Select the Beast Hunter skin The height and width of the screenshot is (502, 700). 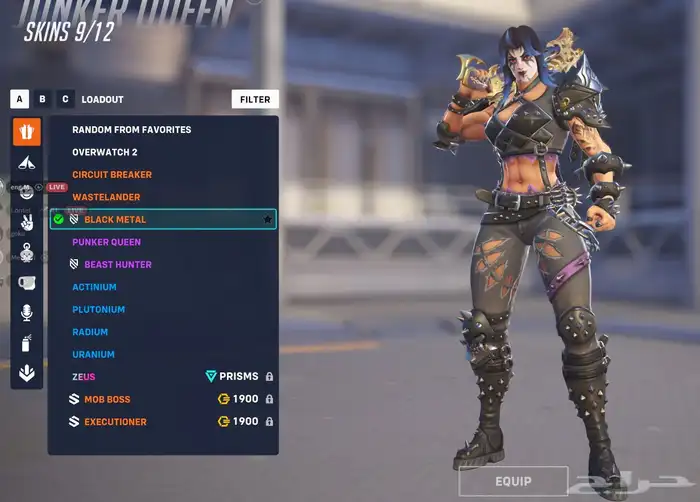117,265
